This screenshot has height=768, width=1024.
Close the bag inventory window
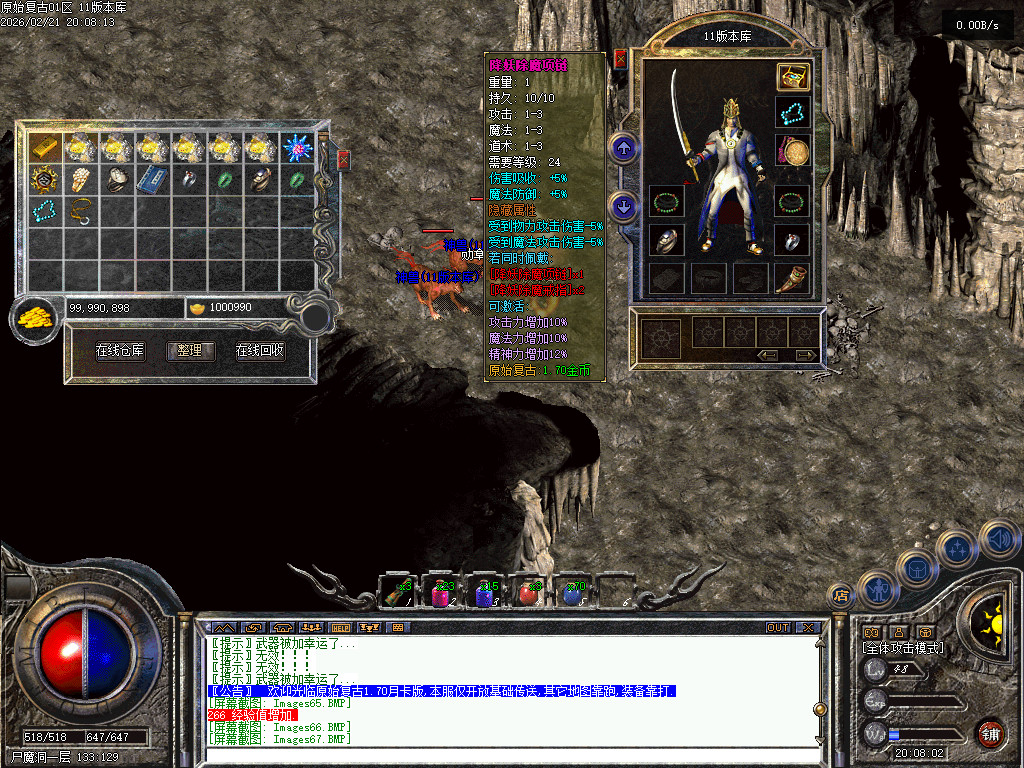(x=344, y=160)
